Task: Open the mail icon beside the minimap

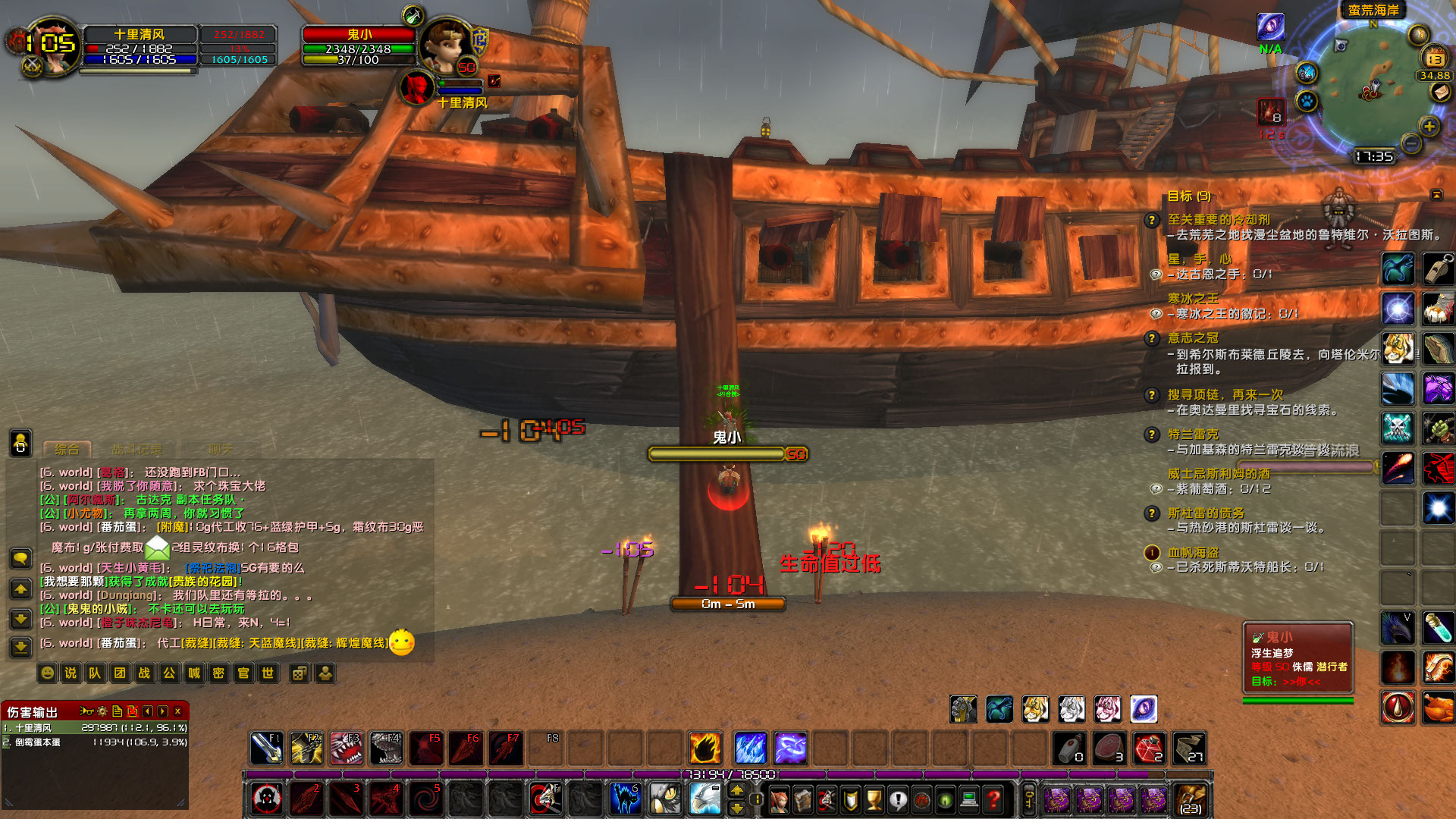Action: click(1442, 92)
